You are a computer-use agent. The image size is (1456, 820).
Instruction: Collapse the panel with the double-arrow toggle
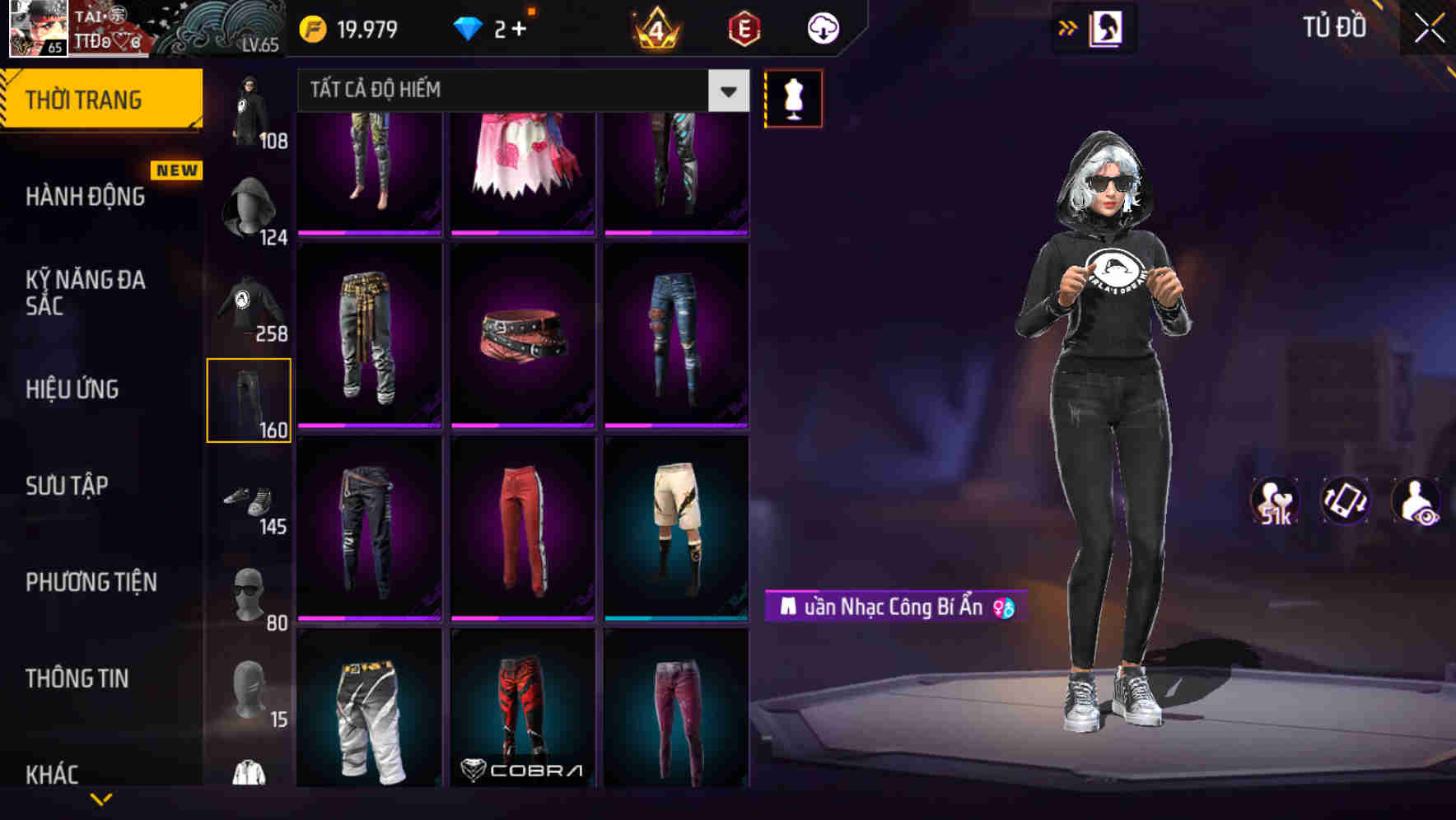pos(1068,26)
